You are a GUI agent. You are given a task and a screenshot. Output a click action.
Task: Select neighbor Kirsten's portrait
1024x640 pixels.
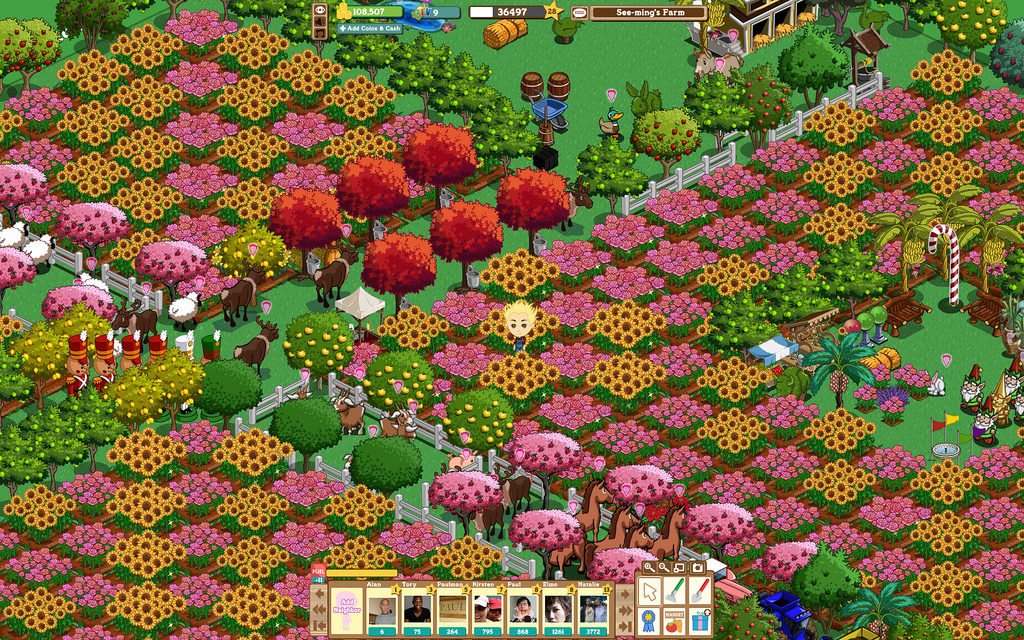coord(488,609)
